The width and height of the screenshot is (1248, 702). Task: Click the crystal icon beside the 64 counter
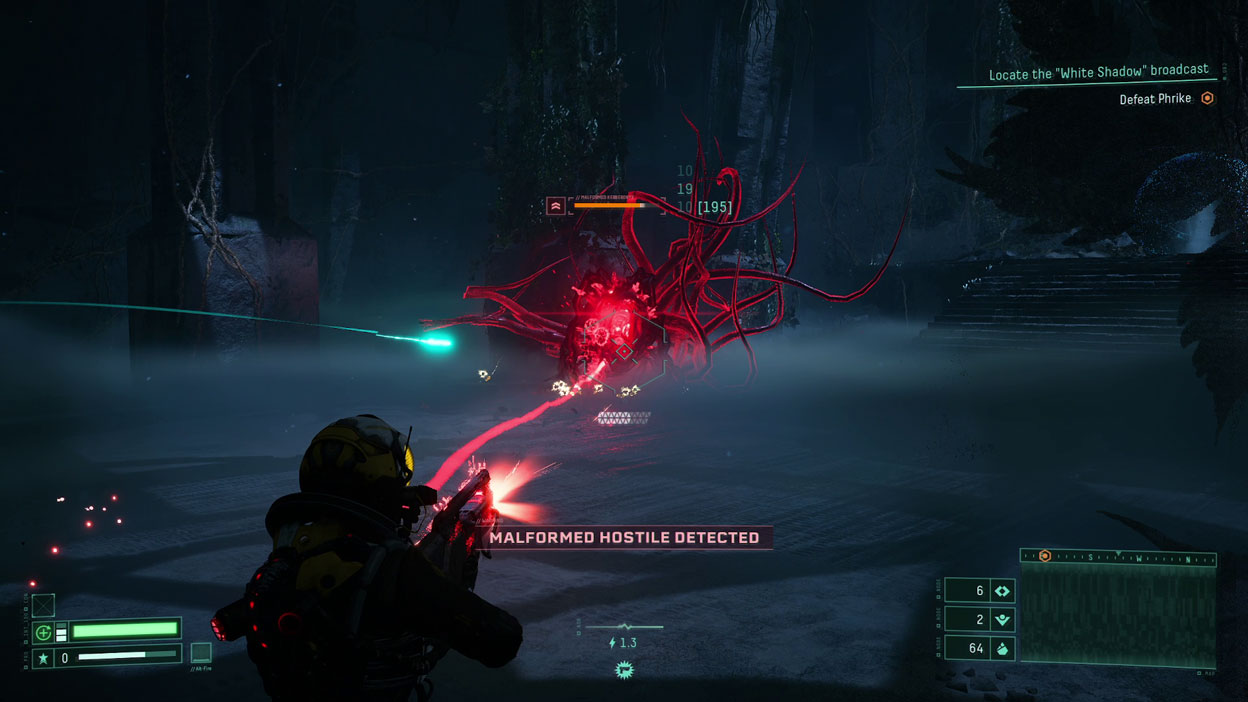click(1002, 649)
